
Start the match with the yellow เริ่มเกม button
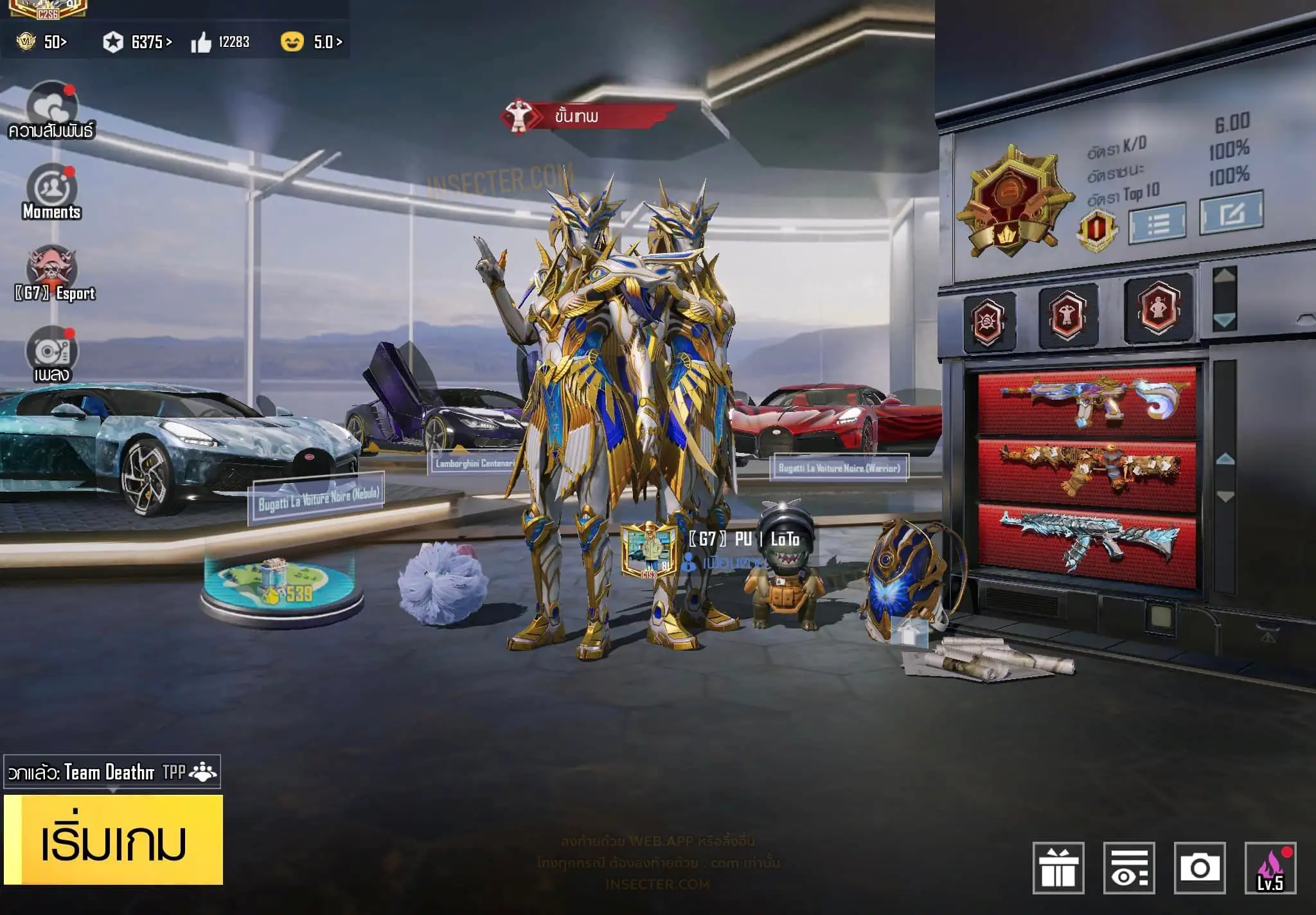point(114,840)
